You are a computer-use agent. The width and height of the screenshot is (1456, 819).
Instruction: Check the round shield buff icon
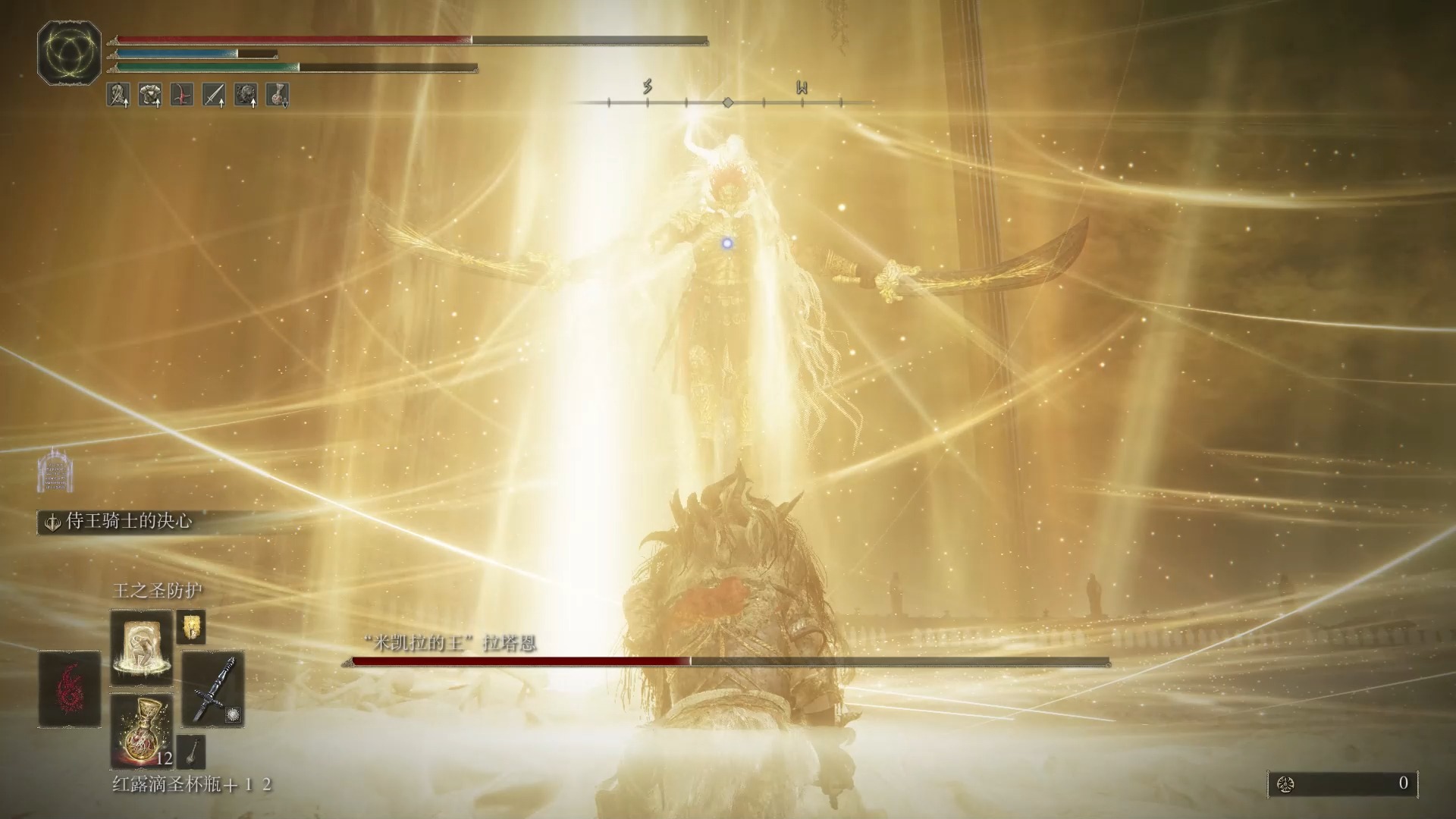(246, 95)
